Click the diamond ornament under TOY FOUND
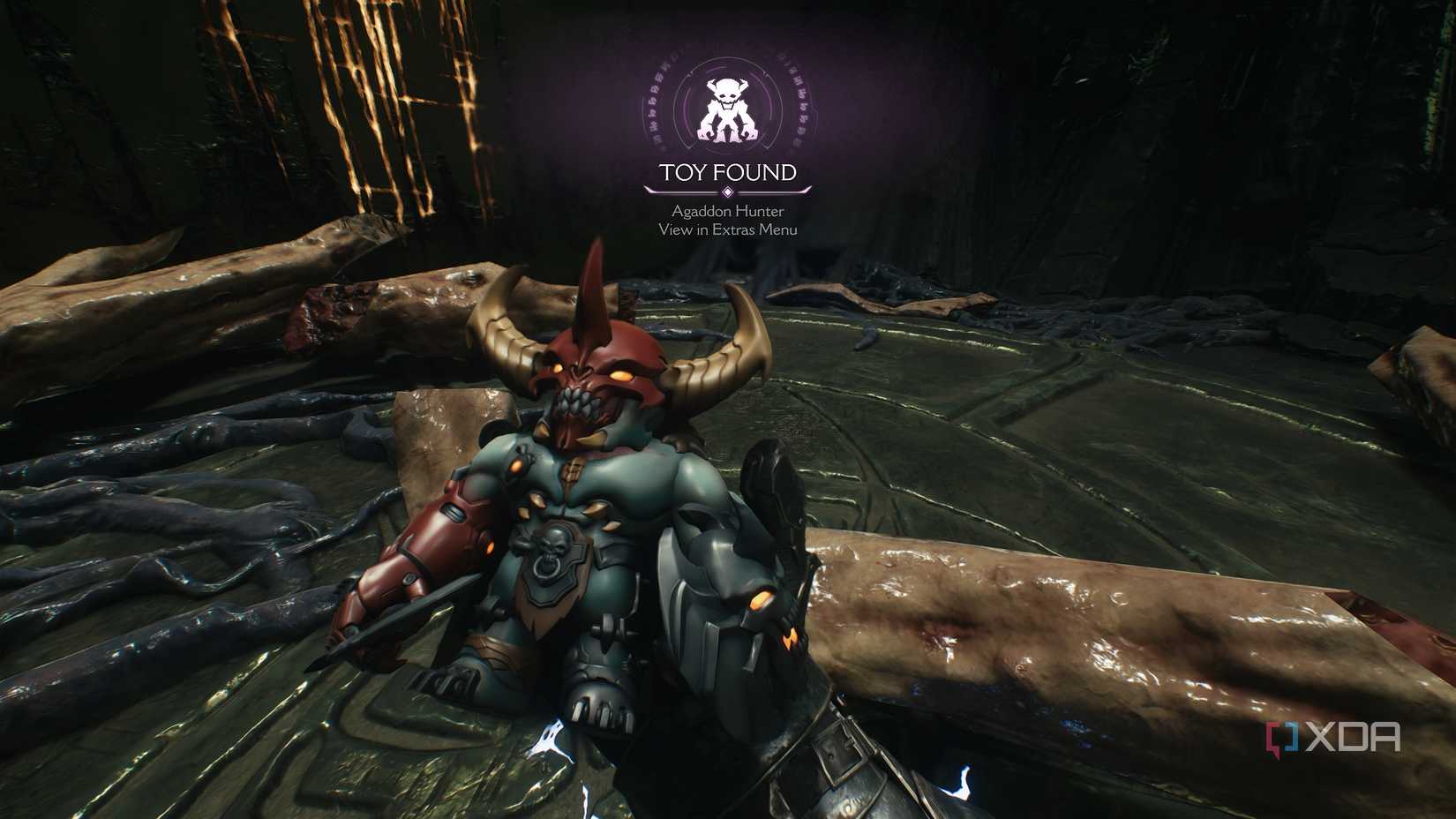Image resolution: width=1456 pixels, height=819 pixels. 726,190
